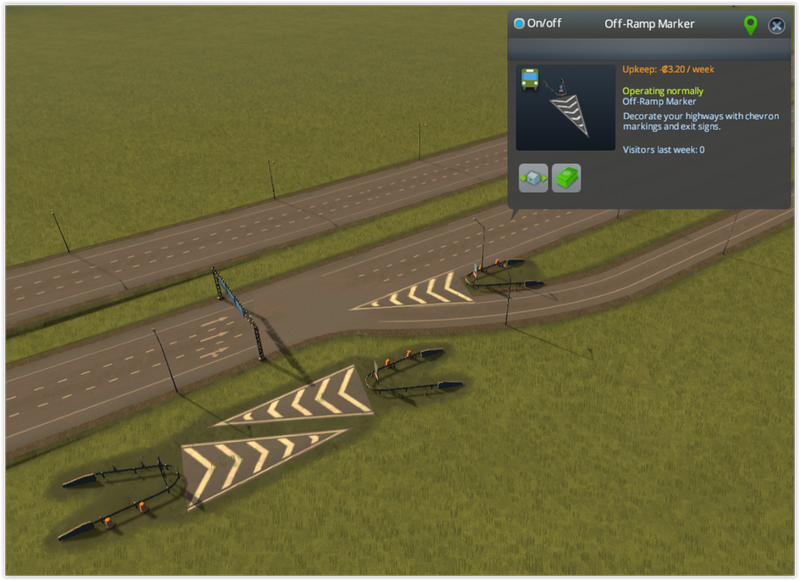The width and height of the screenshot is (800, 581).
Task: Click the green cash stack button
Action: 567,178
